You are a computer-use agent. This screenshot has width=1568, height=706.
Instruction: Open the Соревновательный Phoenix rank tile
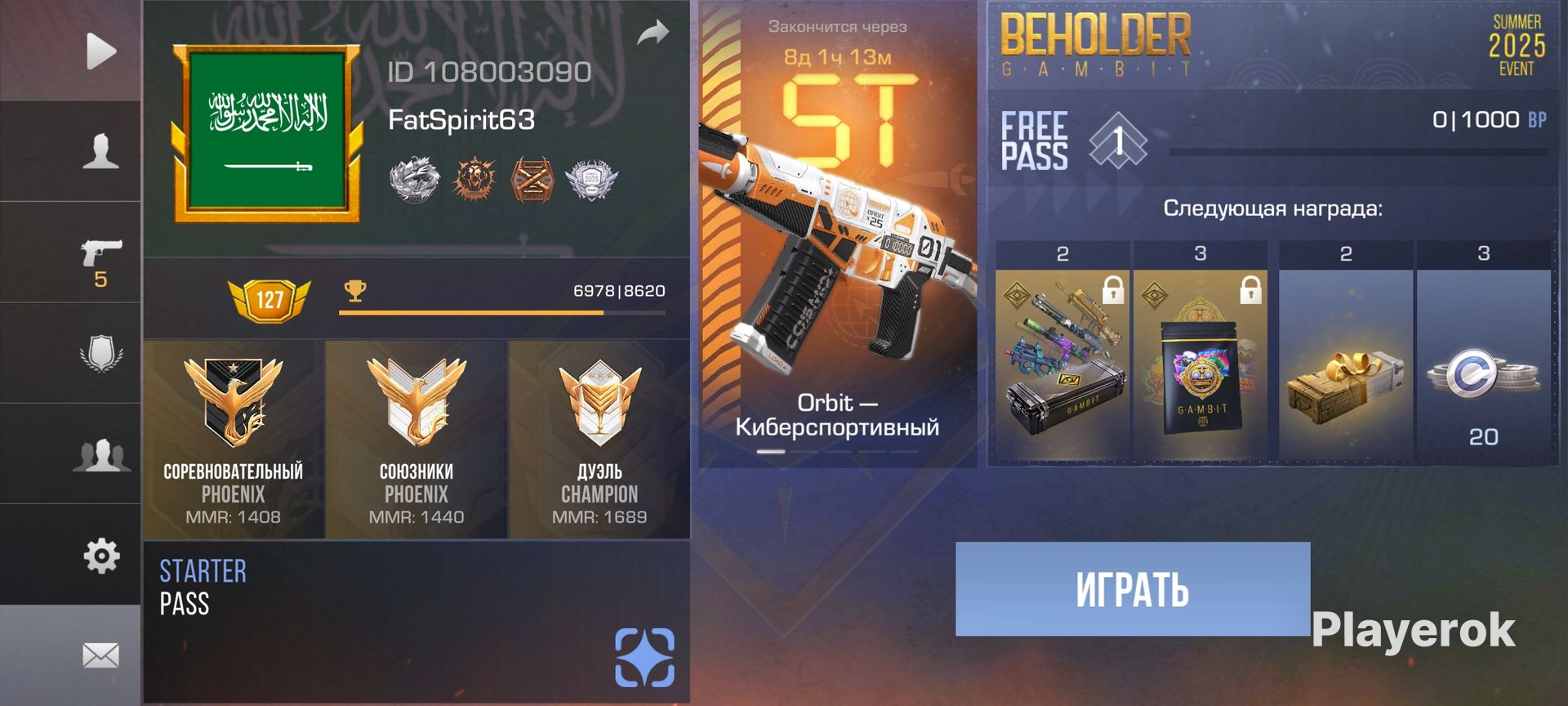234,440
